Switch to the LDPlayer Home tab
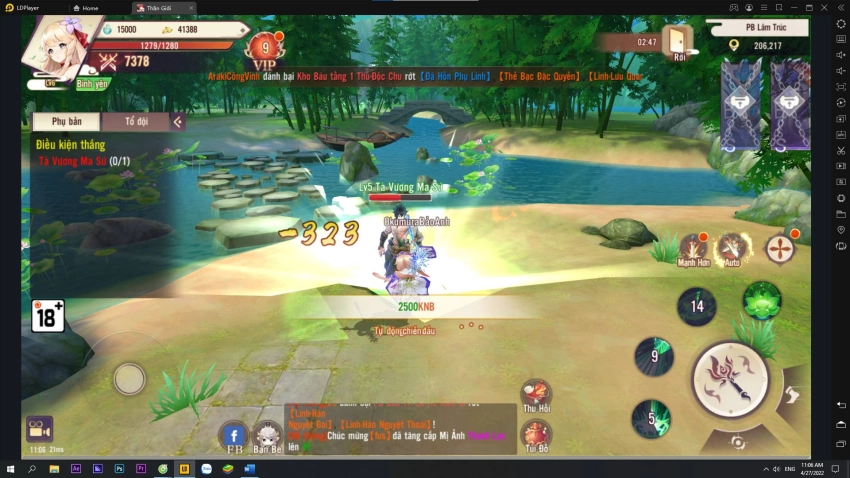This screenshot has height=478, width=850. pos(88,7)
